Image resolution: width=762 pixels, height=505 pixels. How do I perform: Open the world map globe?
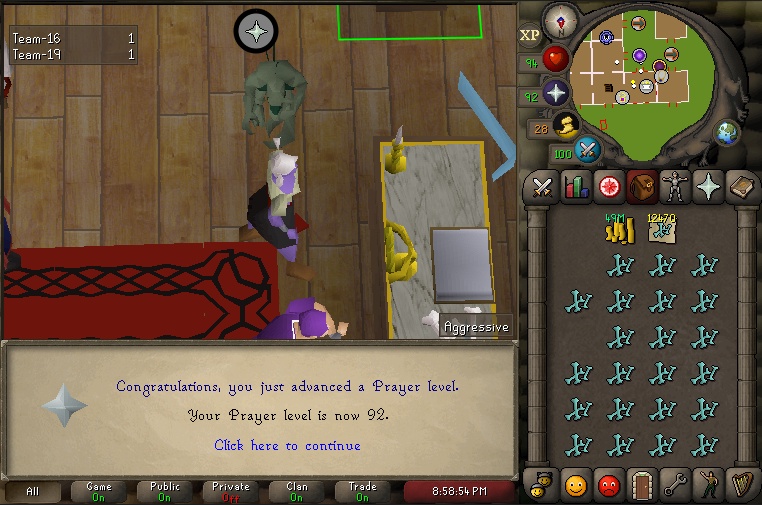click(726, 131)
